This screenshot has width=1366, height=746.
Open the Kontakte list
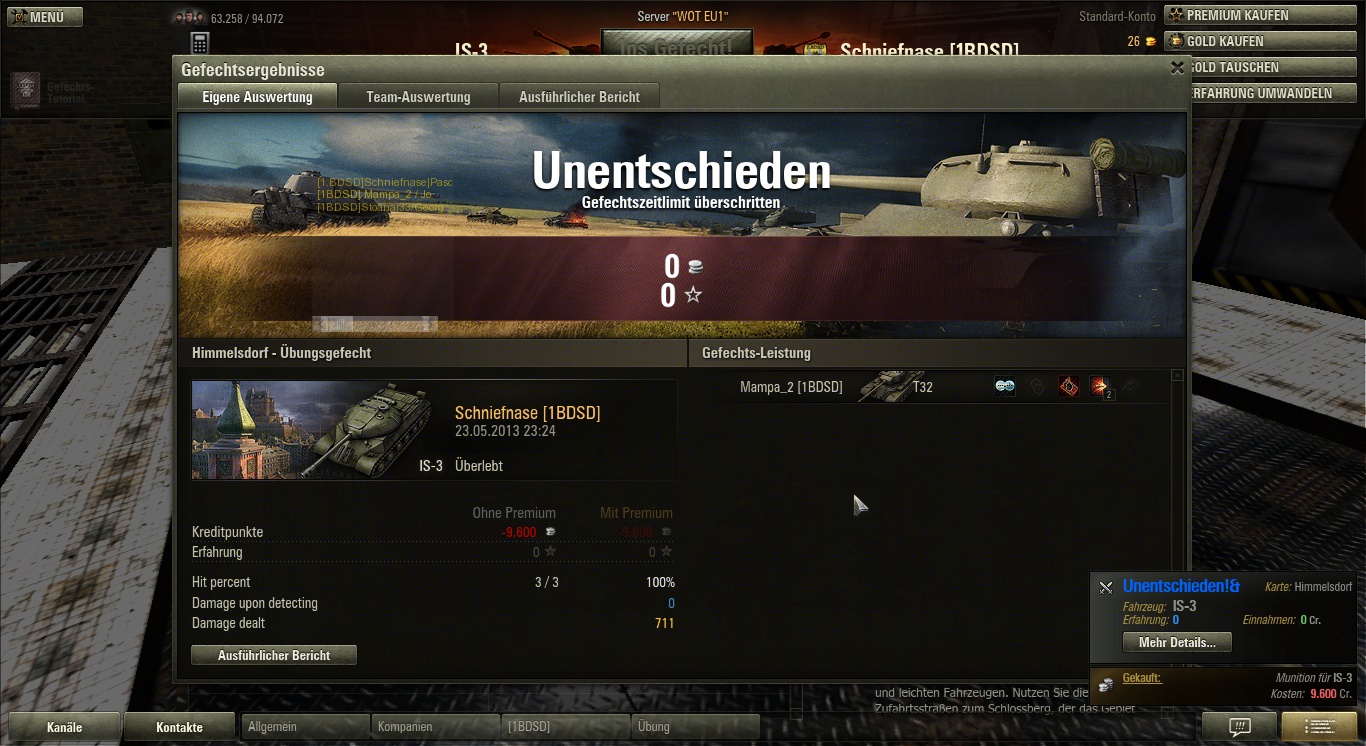point(179,727)
